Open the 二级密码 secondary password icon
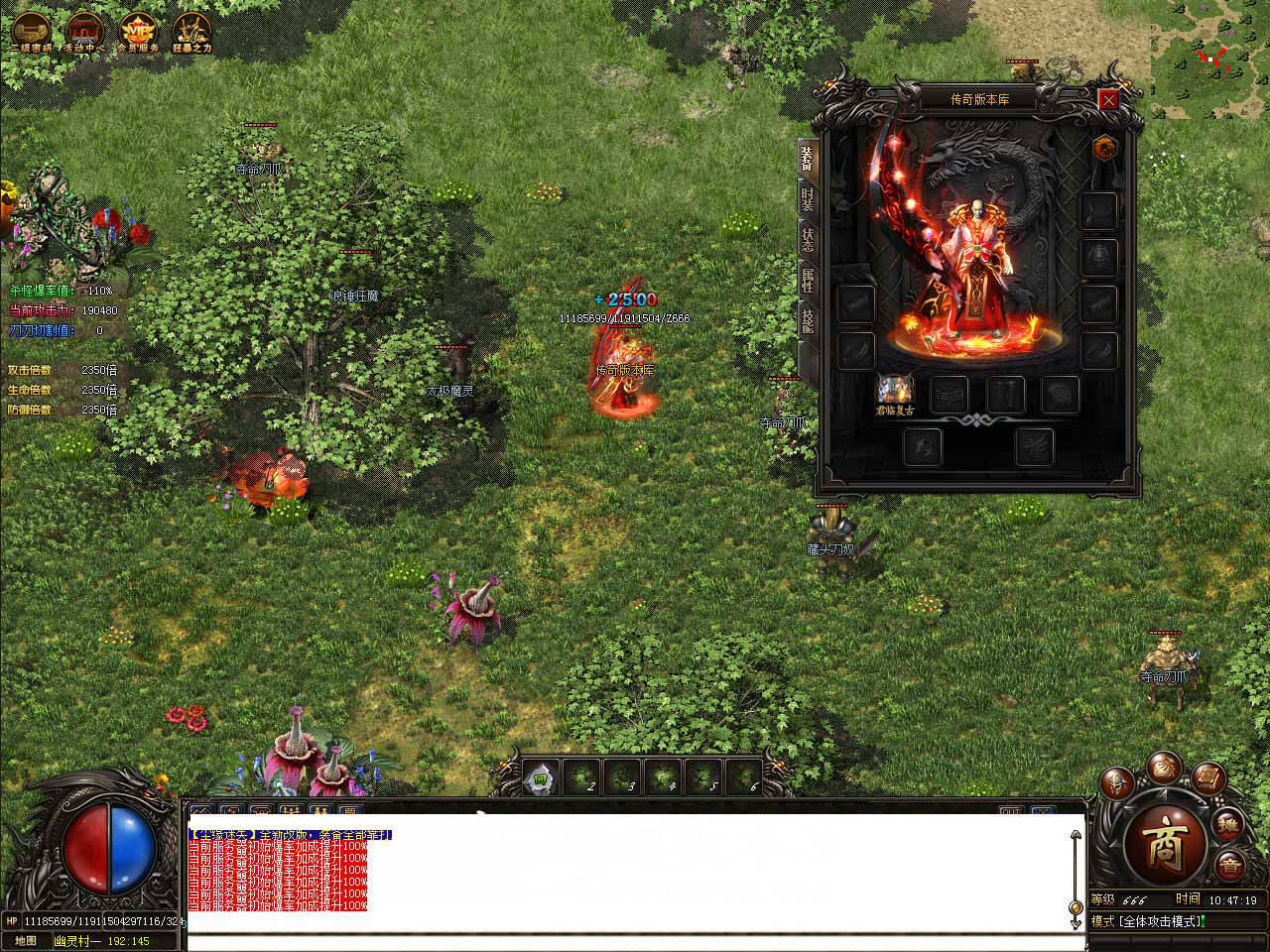This screenshot has height=952, width=1270. click(31, 32)
